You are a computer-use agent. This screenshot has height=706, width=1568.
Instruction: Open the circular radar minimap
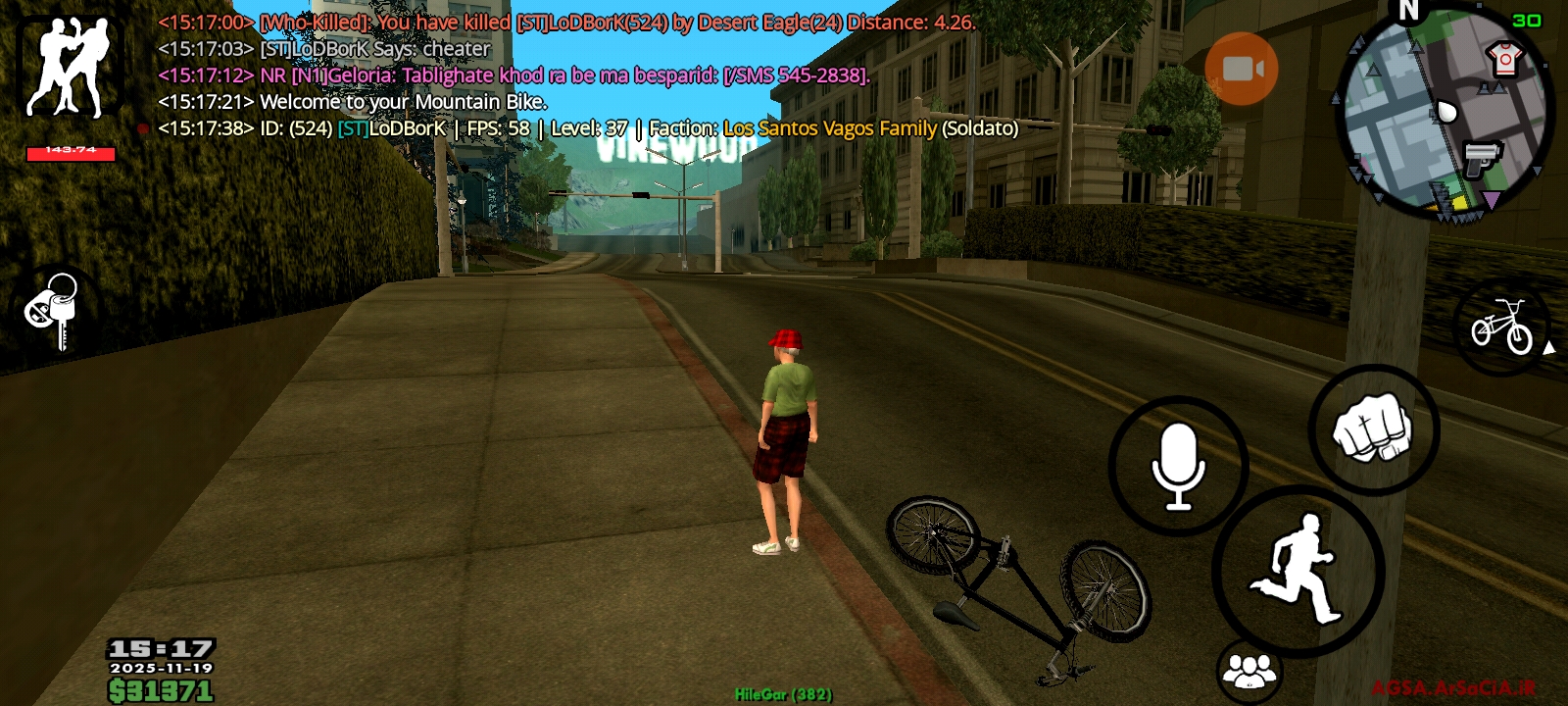point(1445,113)
